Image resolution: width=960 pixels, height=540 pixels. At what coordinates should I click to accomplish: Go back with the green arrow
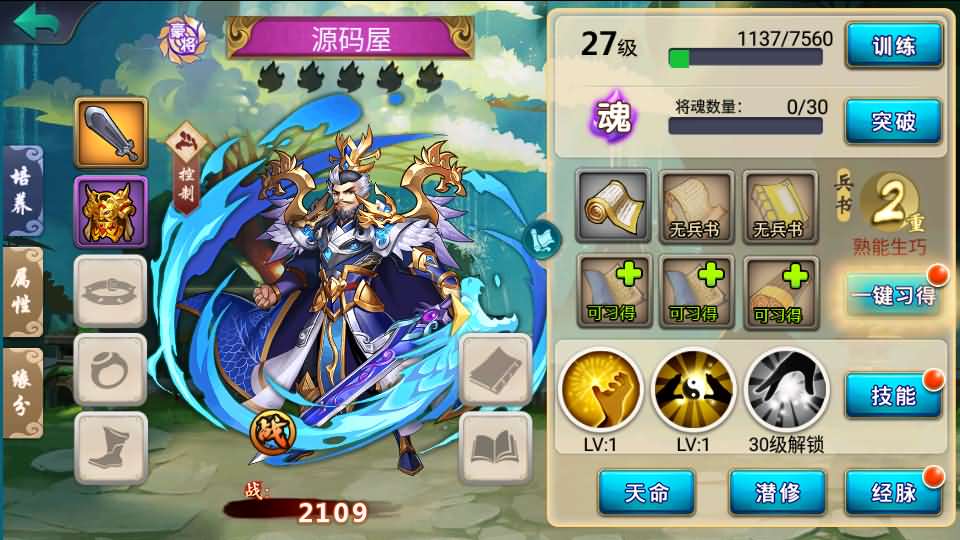tap(40, 20)
